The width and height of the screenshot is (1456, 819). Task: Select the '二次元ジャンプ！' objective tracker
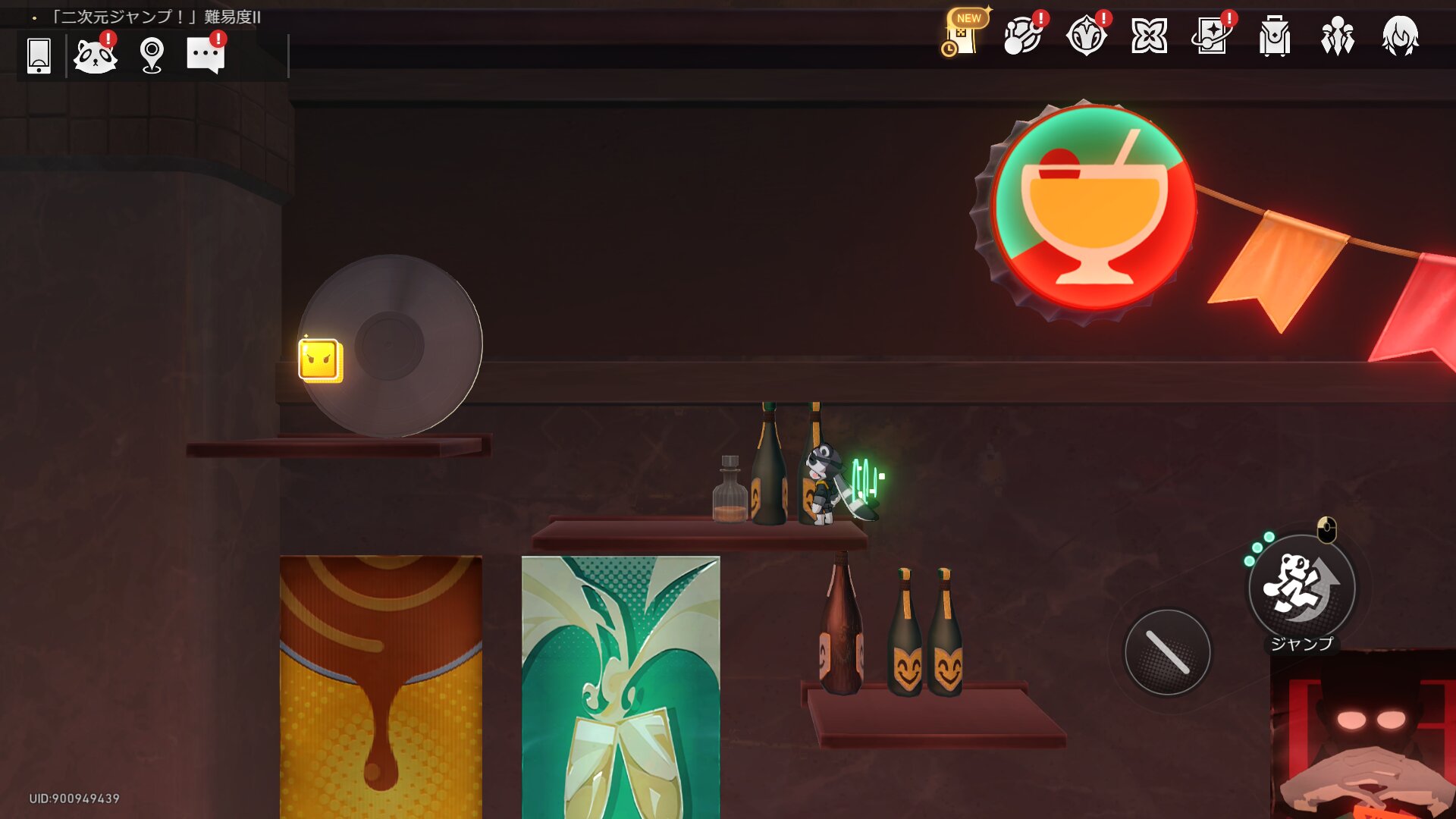tap(155, 17)
